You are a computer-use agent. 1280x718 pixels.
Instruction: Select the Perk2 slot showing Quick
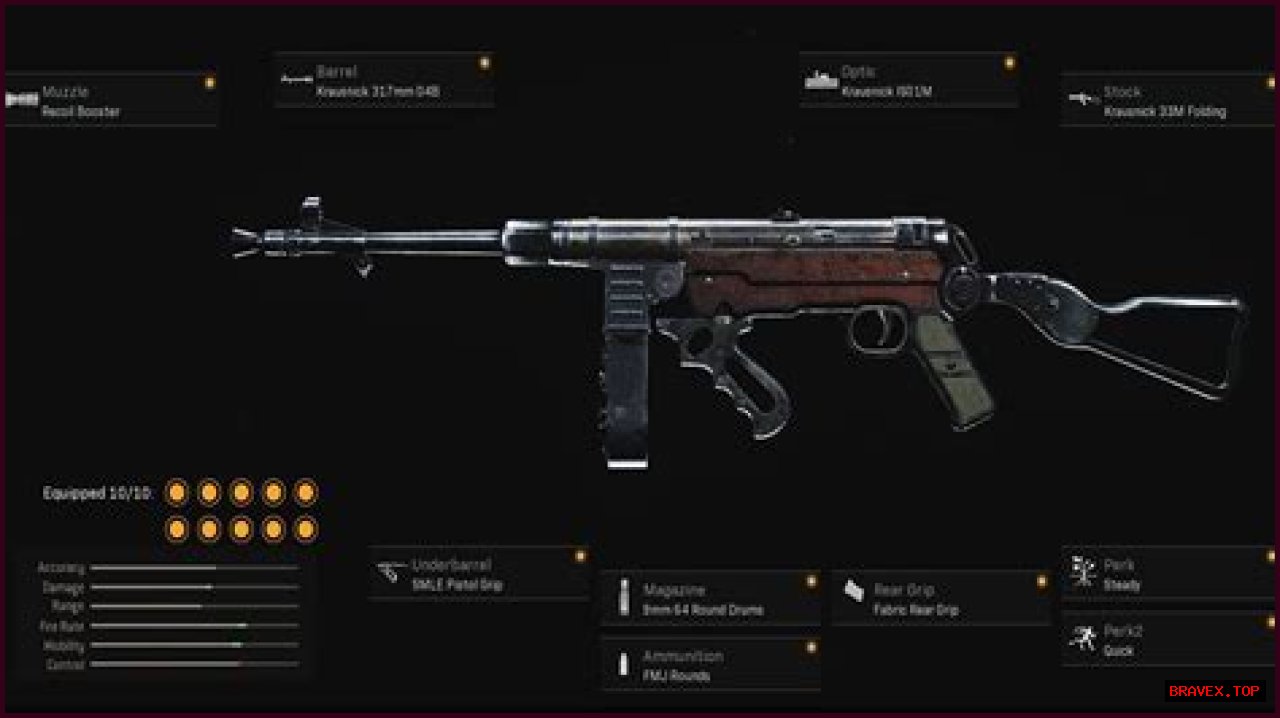click(x=1168, y=640)
